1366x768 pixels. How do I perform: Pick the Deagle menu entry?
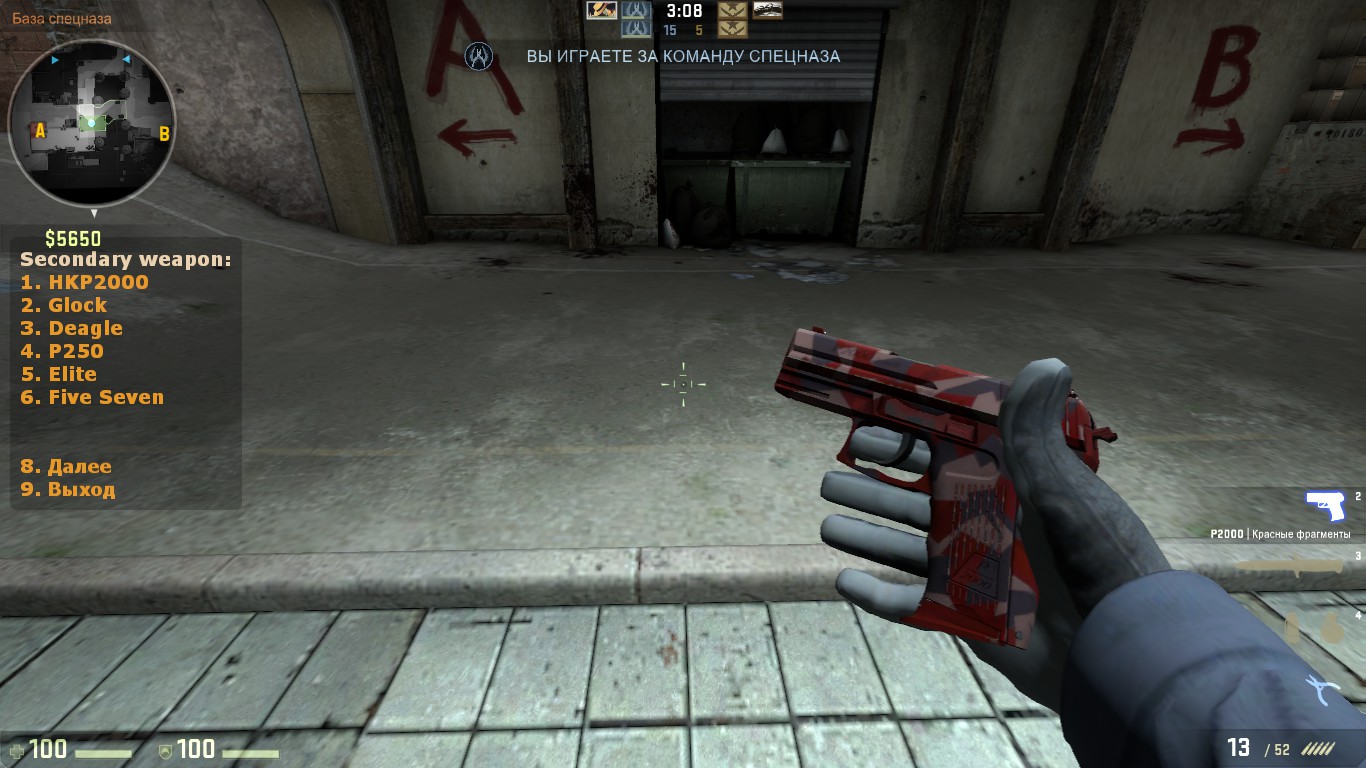pyautogui.click(x=72, y=328)
